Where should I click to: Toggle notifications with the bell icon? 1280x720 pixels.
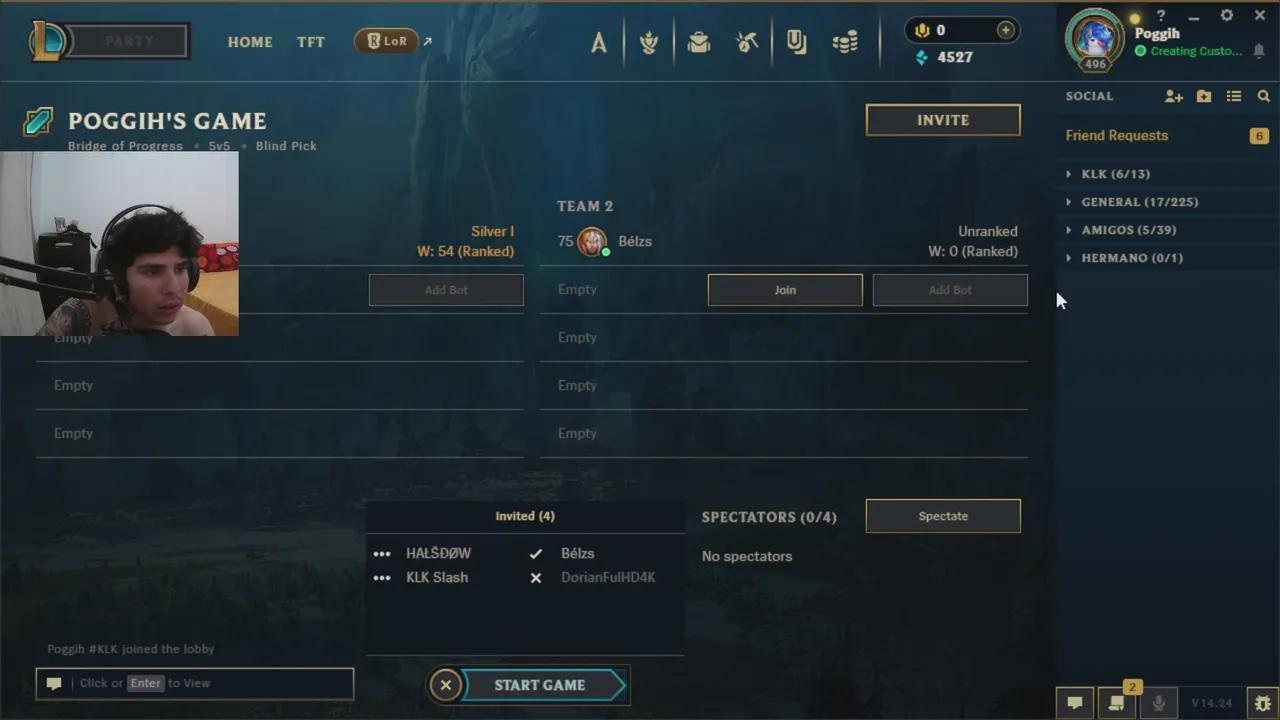(1259, 51)
